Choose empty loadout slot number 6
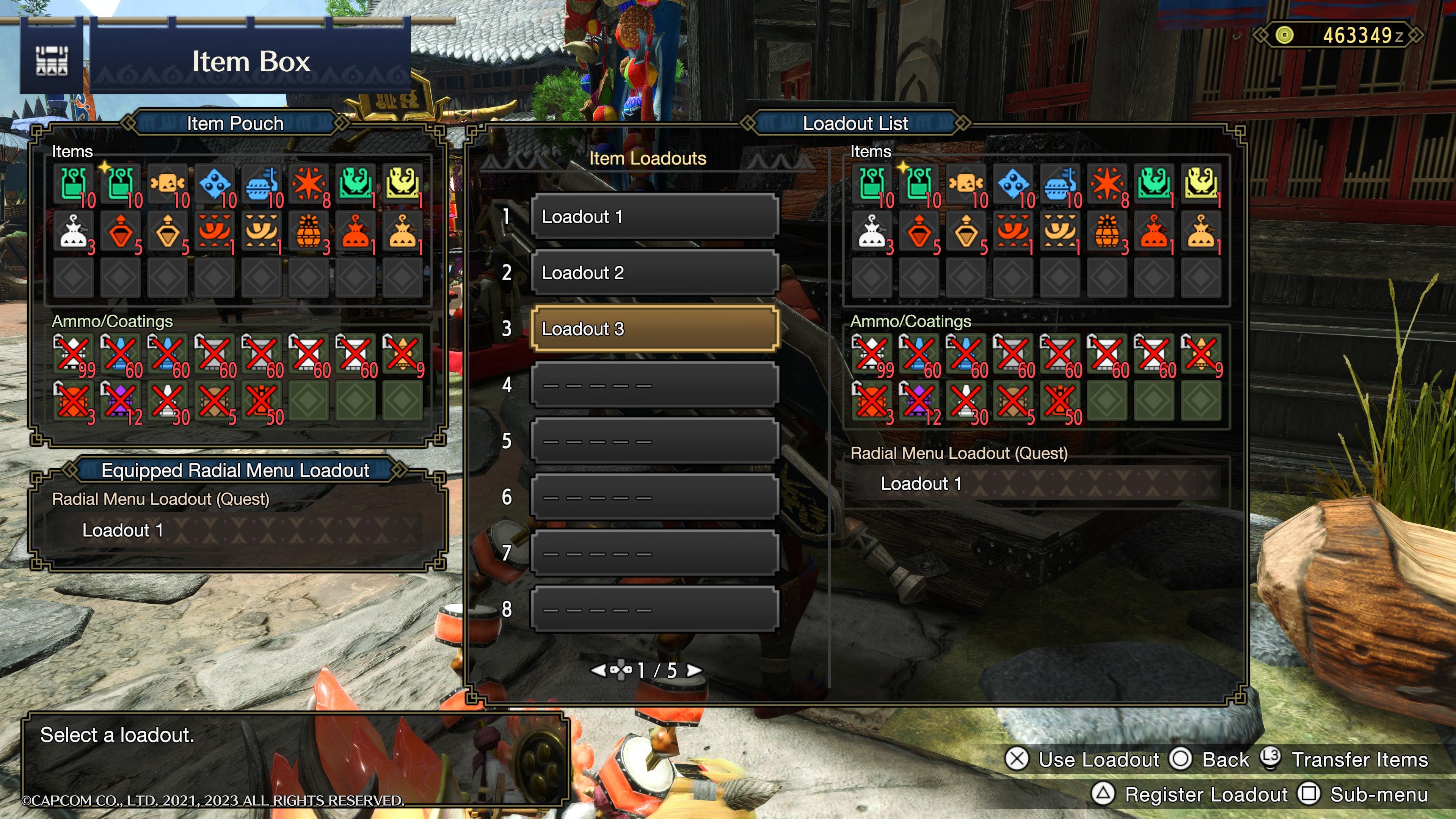The width and height of the screenshot is (1456, 819). pos(654,497)
